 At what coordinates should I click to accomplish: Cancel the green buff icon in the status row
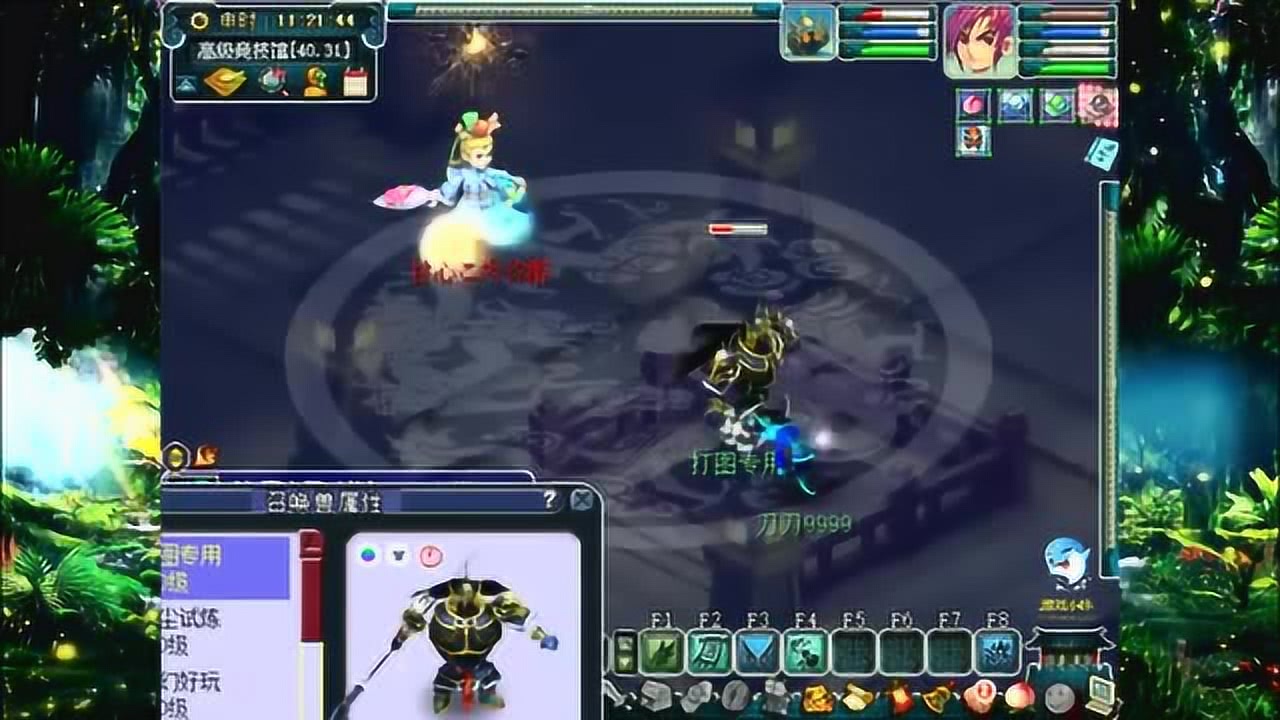tap(1058, 105)
